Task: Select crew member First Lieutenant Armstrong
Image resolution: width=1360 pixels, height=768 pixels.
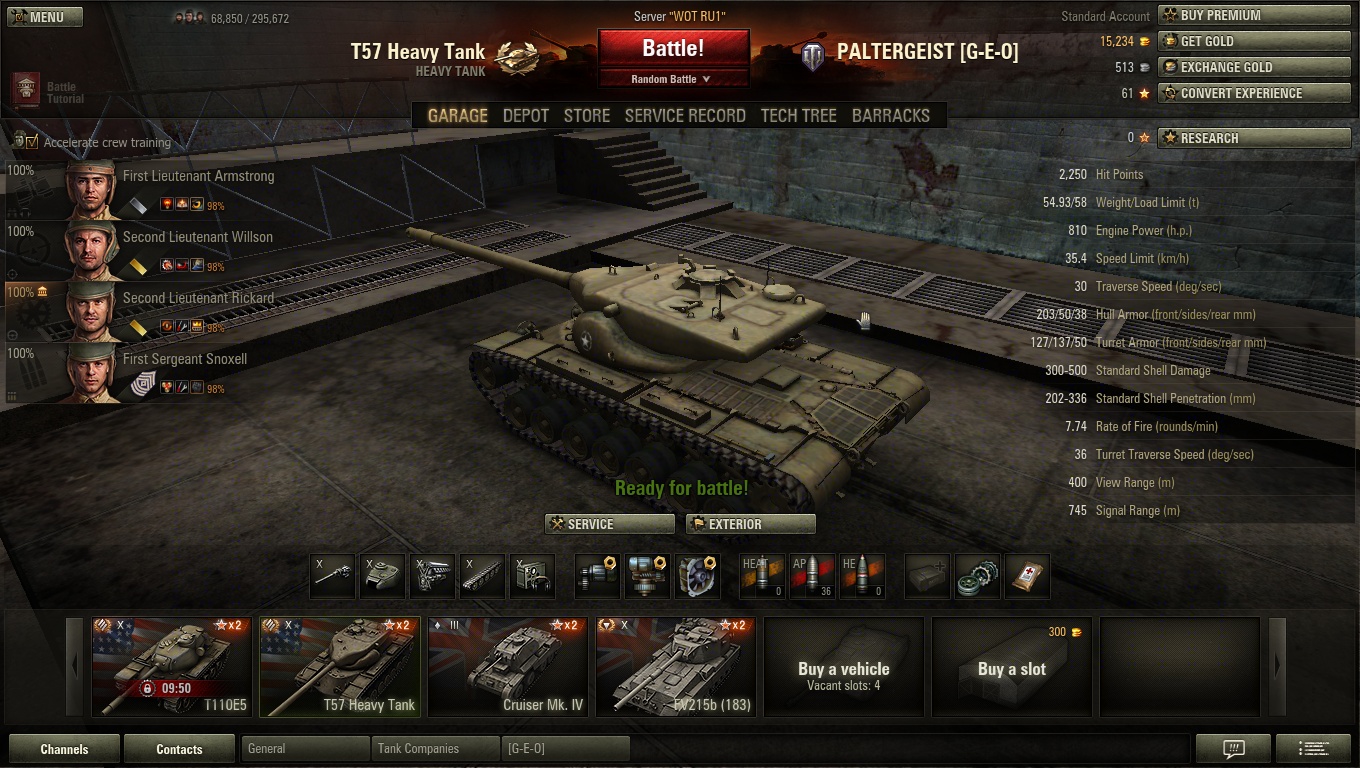Action: tap(198, 176)
